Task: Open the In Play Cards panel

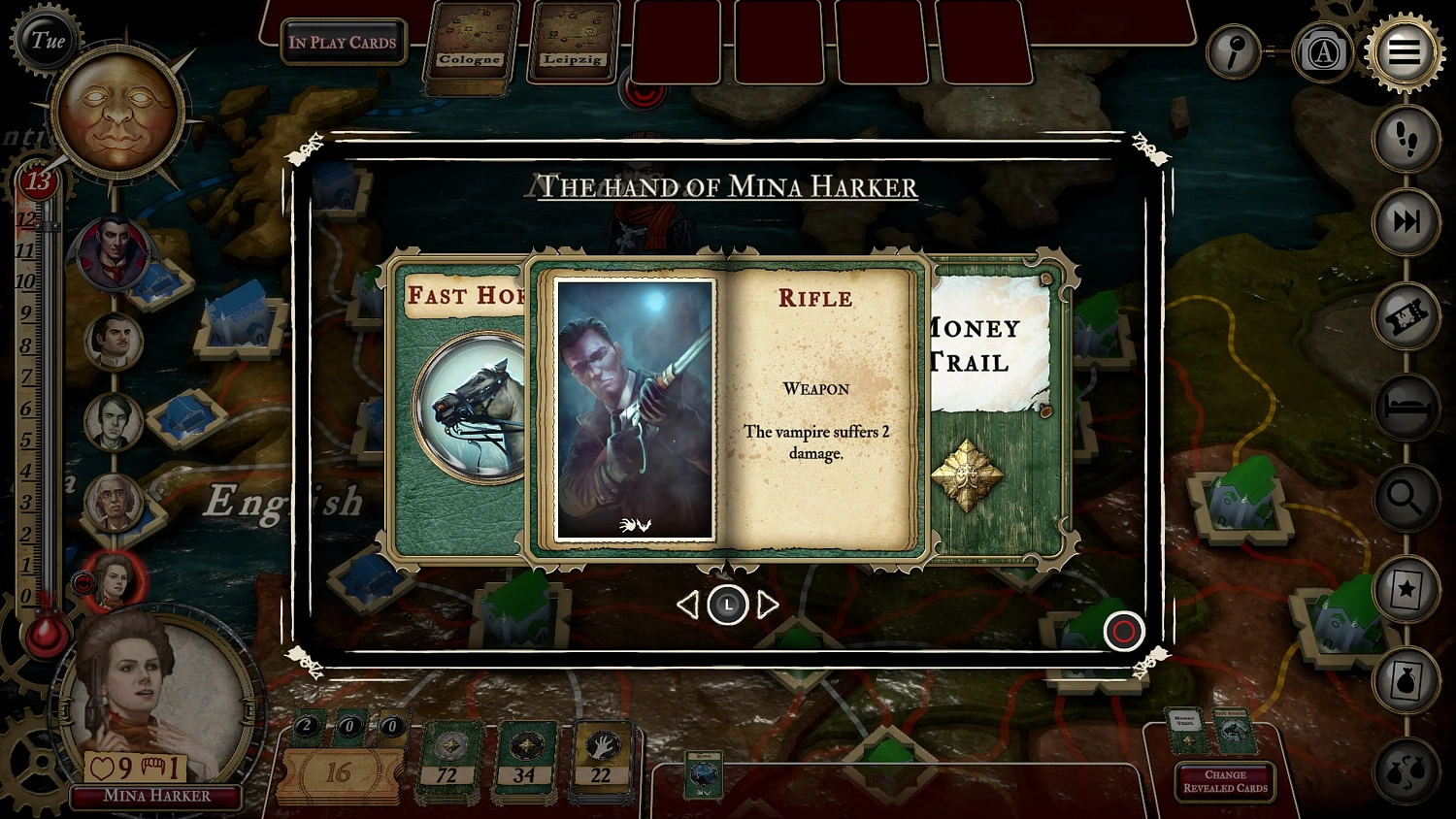Action: click(342, 42)
